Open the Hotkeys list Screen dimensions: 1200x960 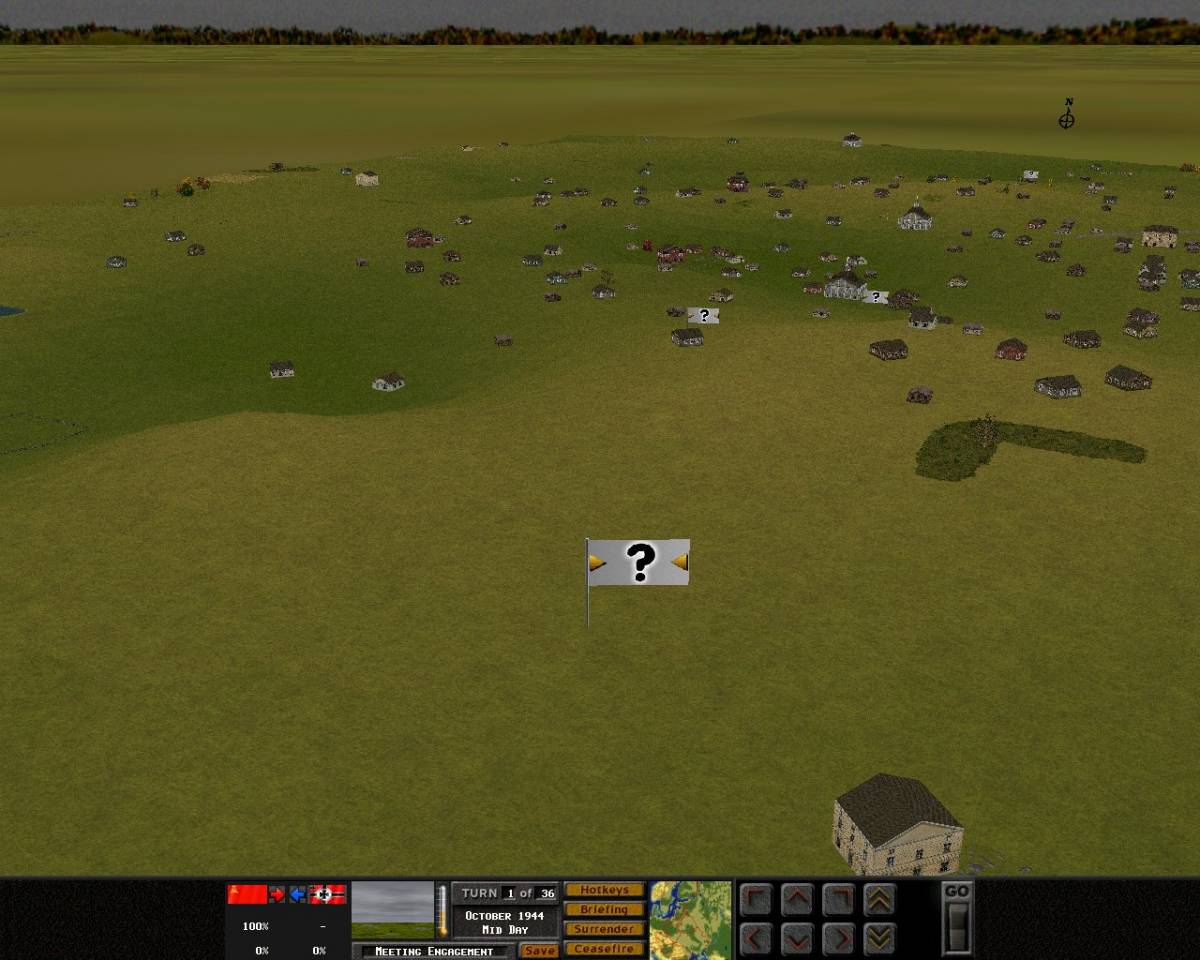pos(604,890)
